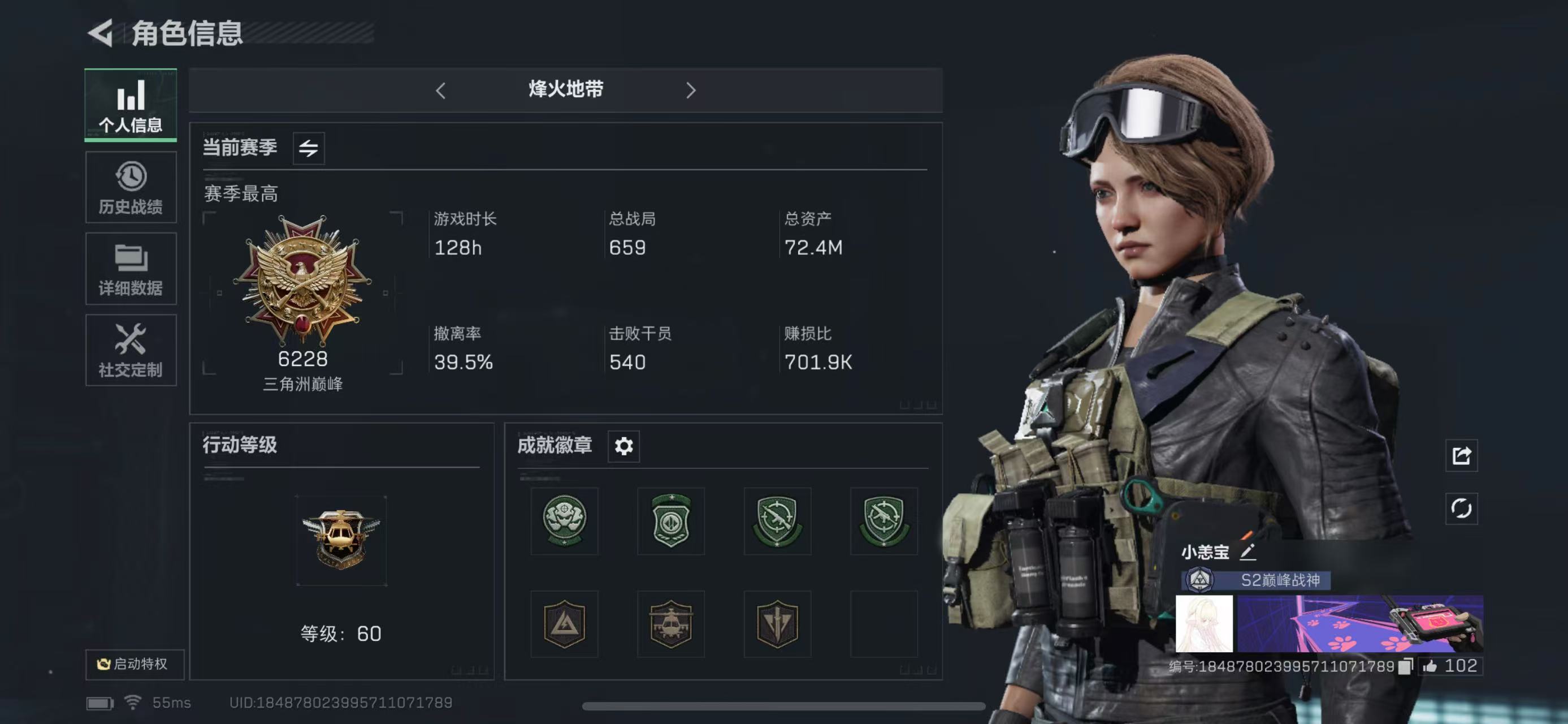Select the gold helicopter 行动等级 badge
The width and height of the screenshot is (1568, 724).
[341, 540]
